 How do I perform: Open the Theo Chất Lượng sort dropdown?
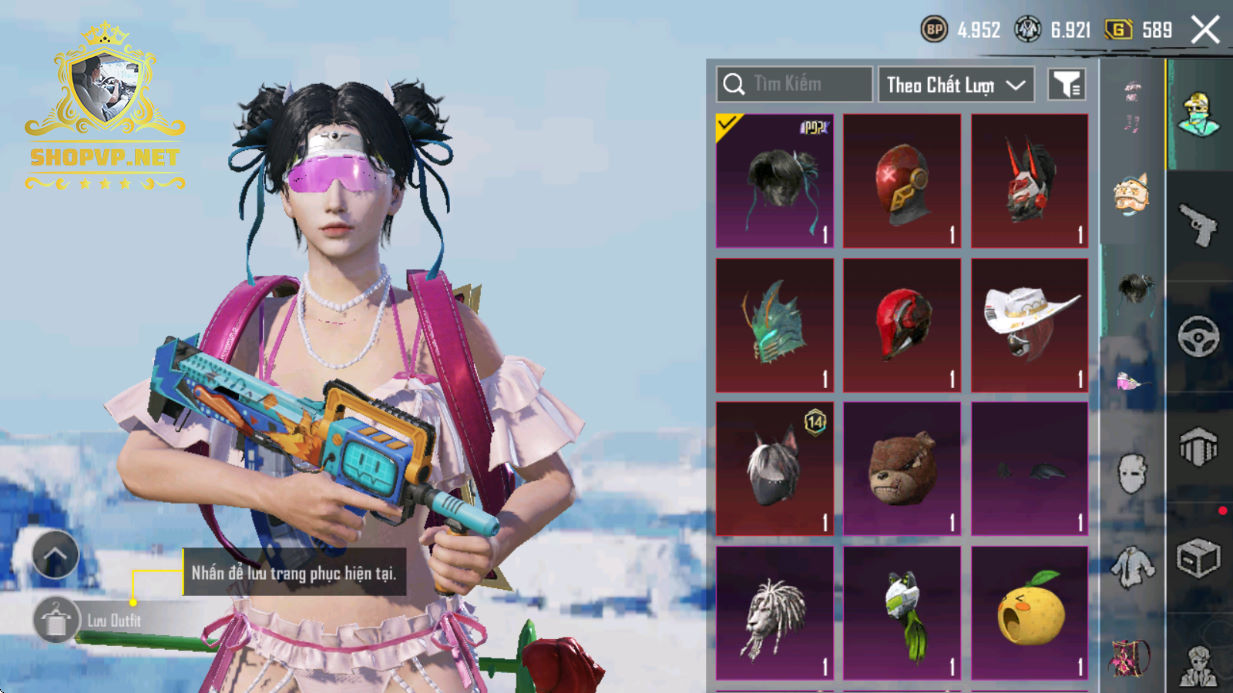(956, 85)
